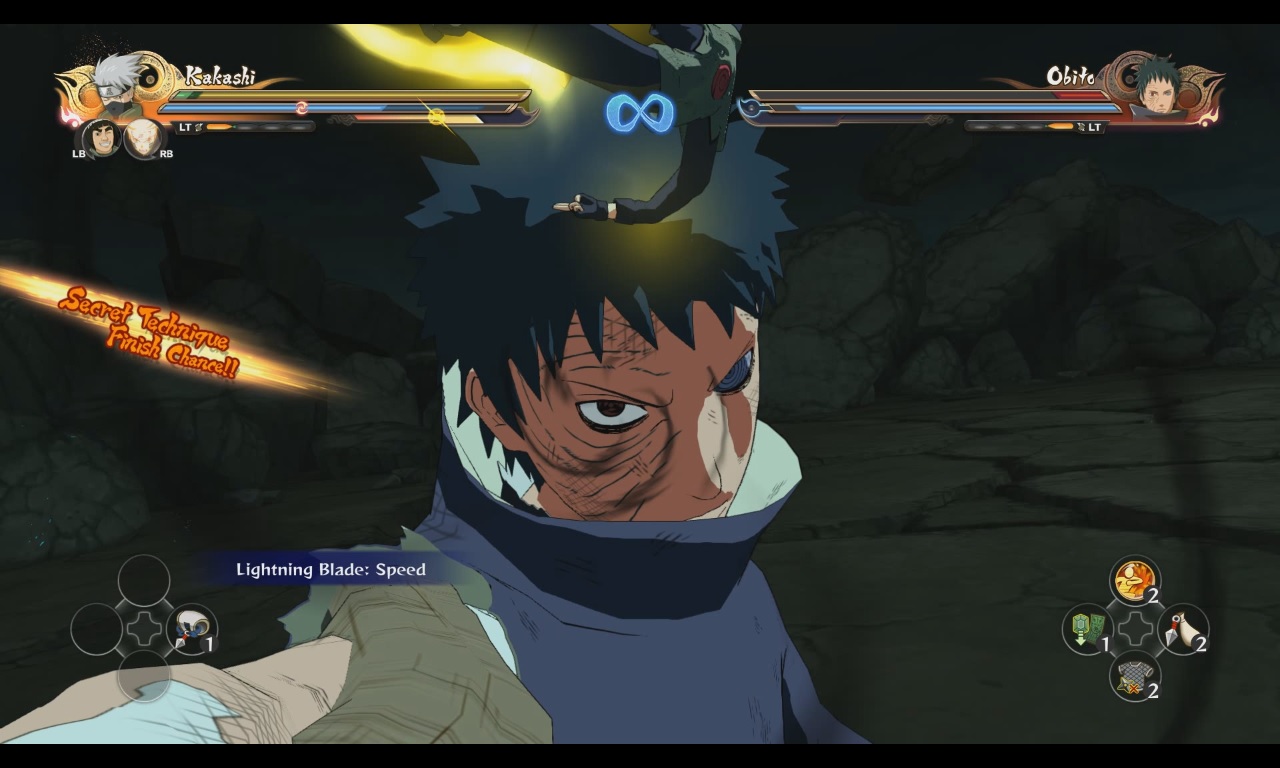Viewport: 1280px width, 768px height.
Task: Call the glowing chakra-mode support character
Action: [x=143, y=138]
